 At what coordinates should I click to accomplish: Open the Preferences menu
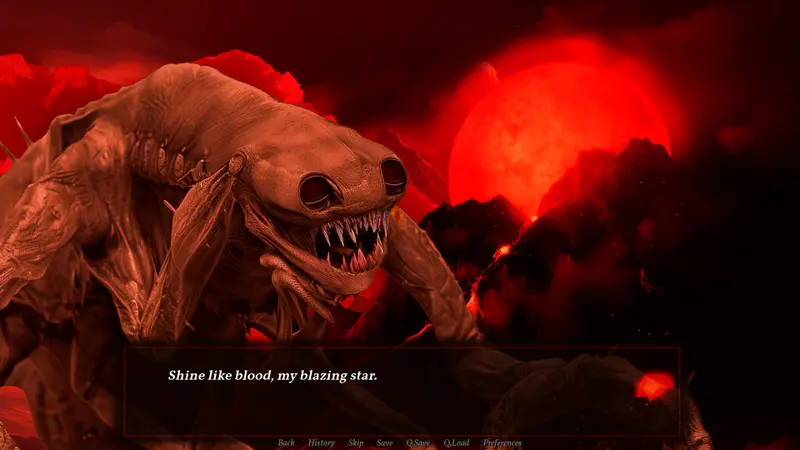pyautogui.click(x=502, y=442)
